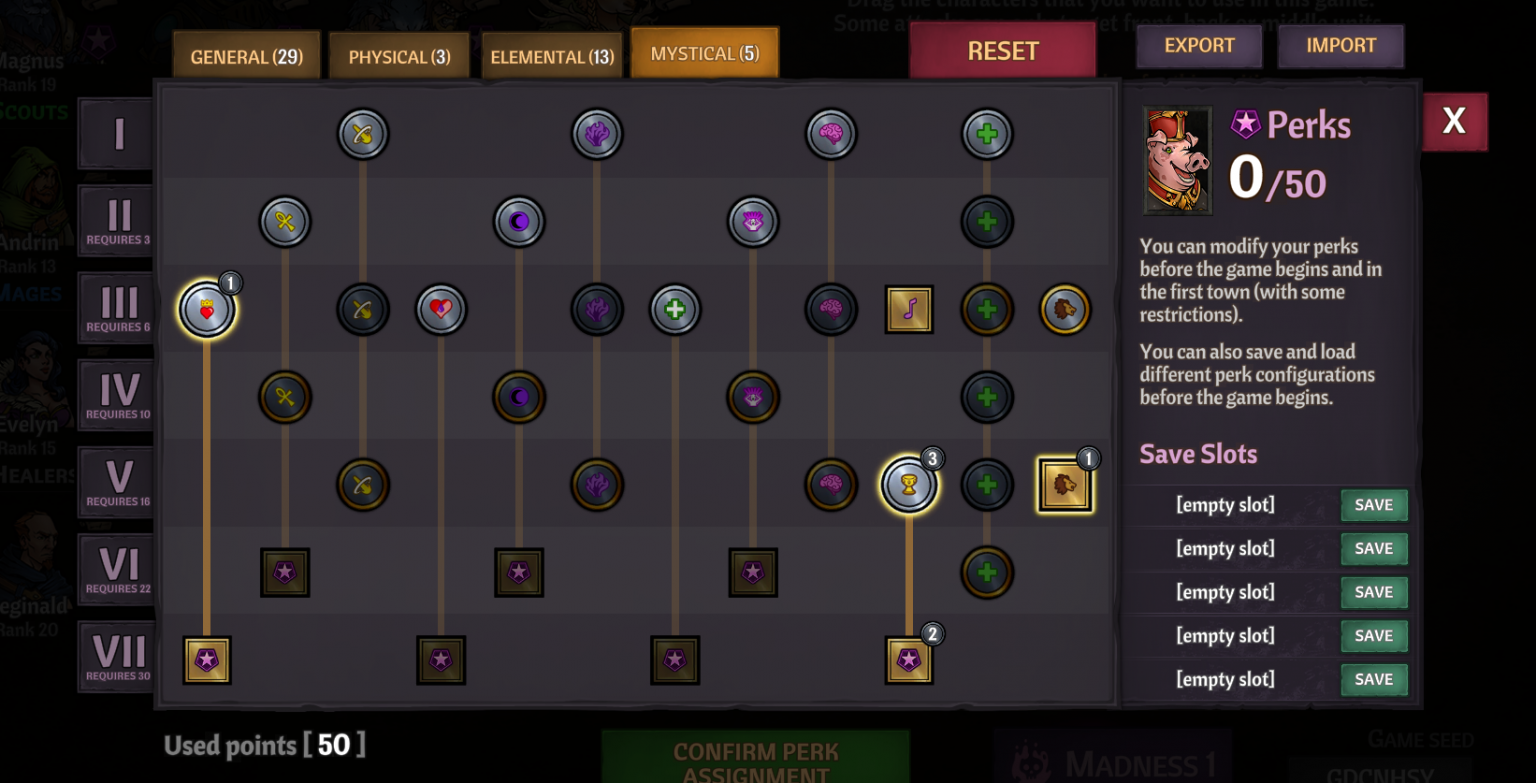Viewport: 1536px width, 783px height.
Task: Close the Perks panel
Action: click(1454, 122)
